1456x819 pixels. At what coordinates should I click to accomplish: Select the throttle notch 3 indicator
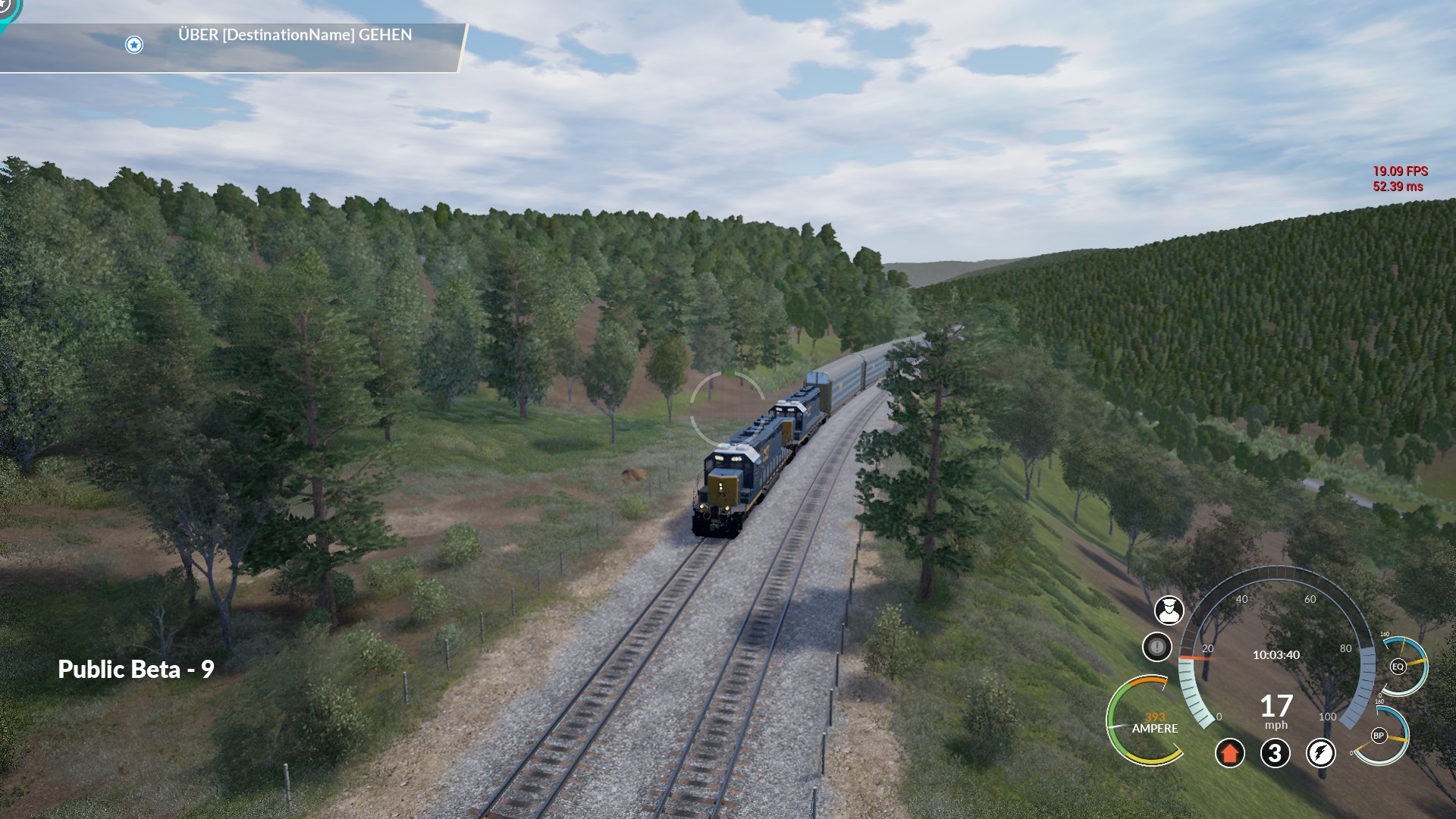[x=1275, y=753]
